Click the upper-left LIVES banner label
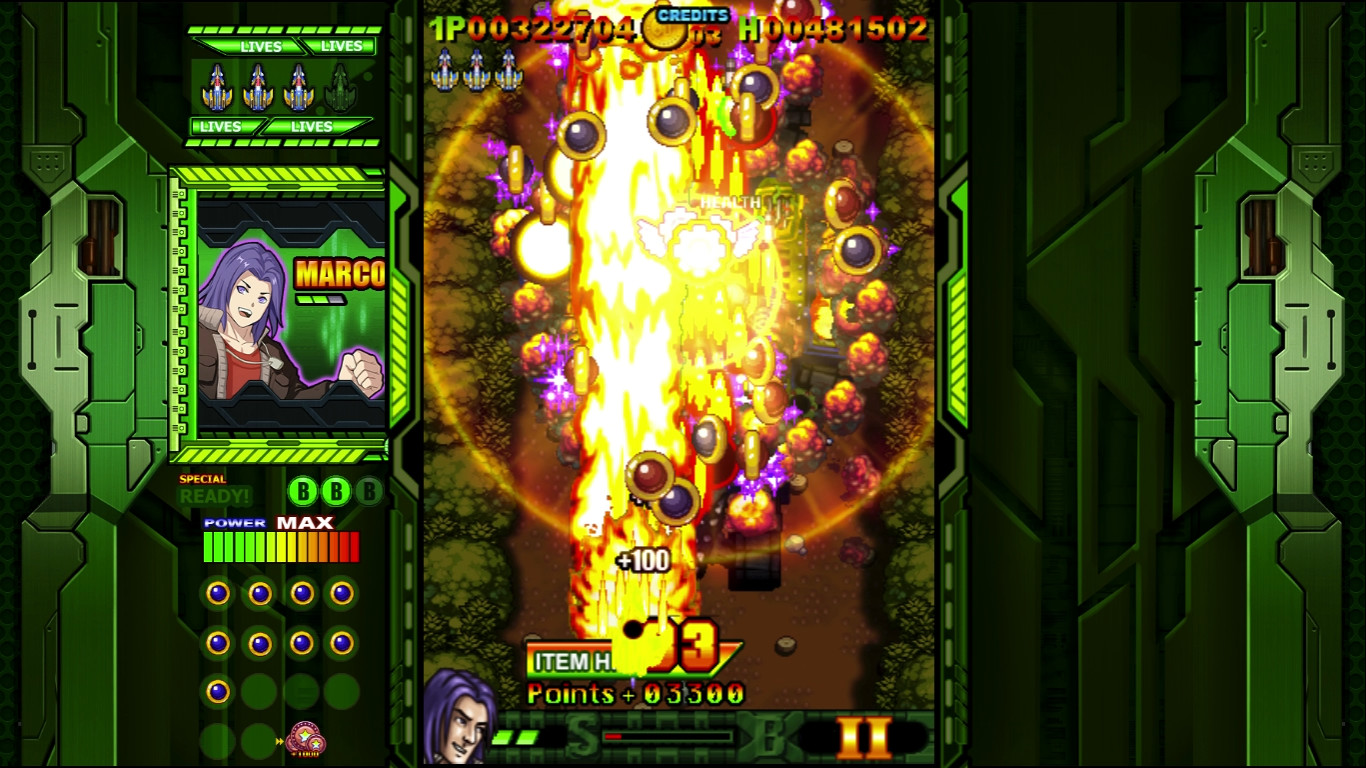 [x=262, y=47]
